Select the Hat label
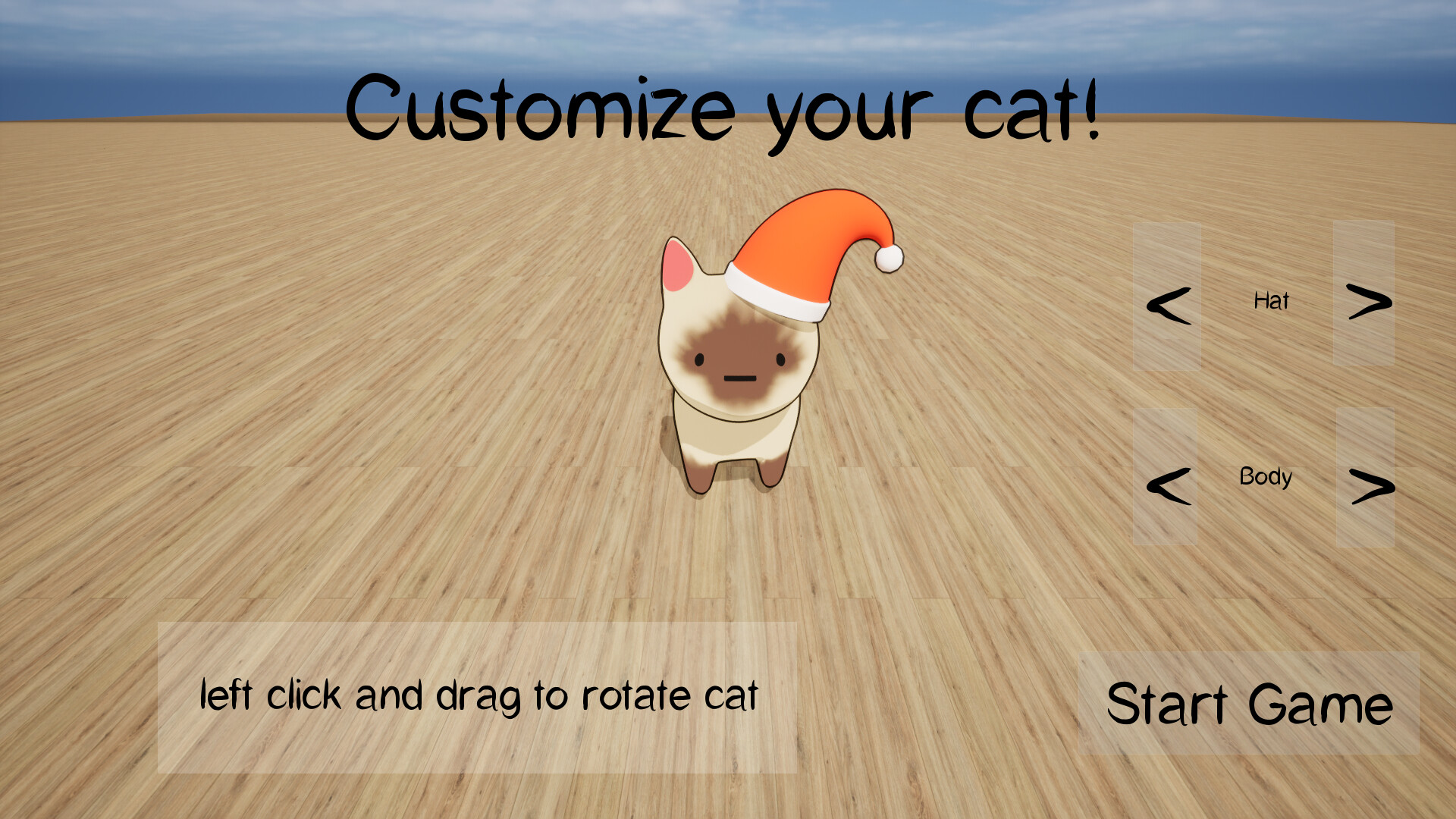 click(x=1270, y=301)
